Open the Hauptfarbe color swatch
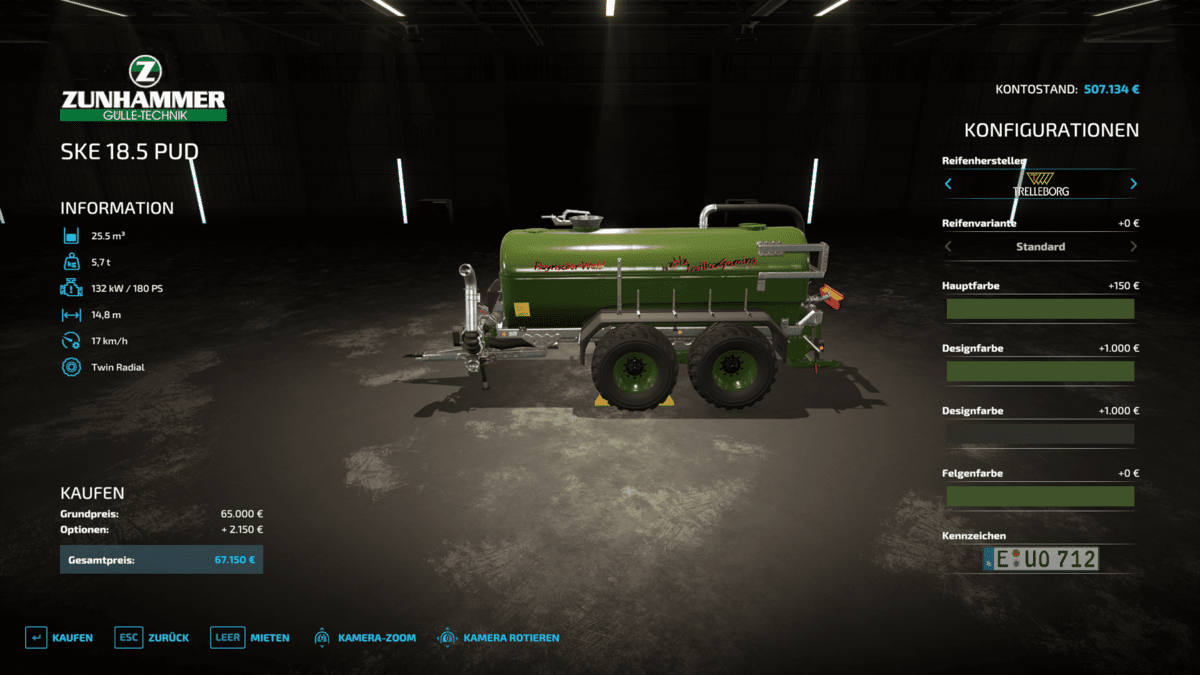Screen dimensions: 1200x675 coord(1040,309)
